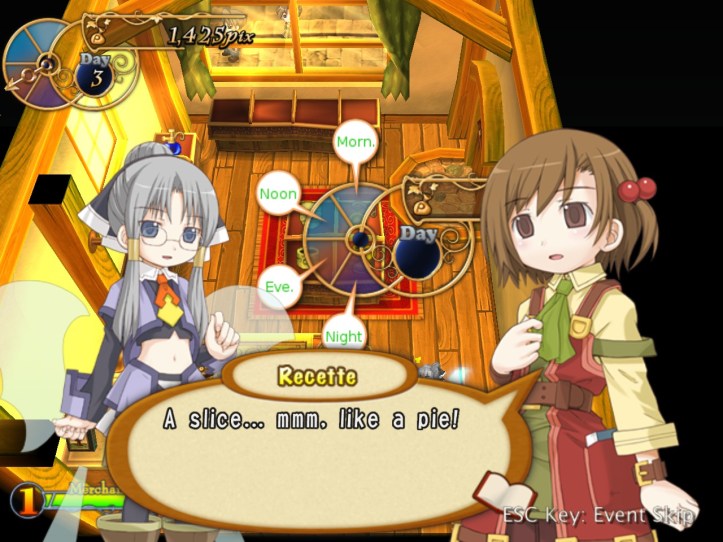Select the large dark Day orb
This screenshot has height=542, width=723.
click(x=420, y=250)
